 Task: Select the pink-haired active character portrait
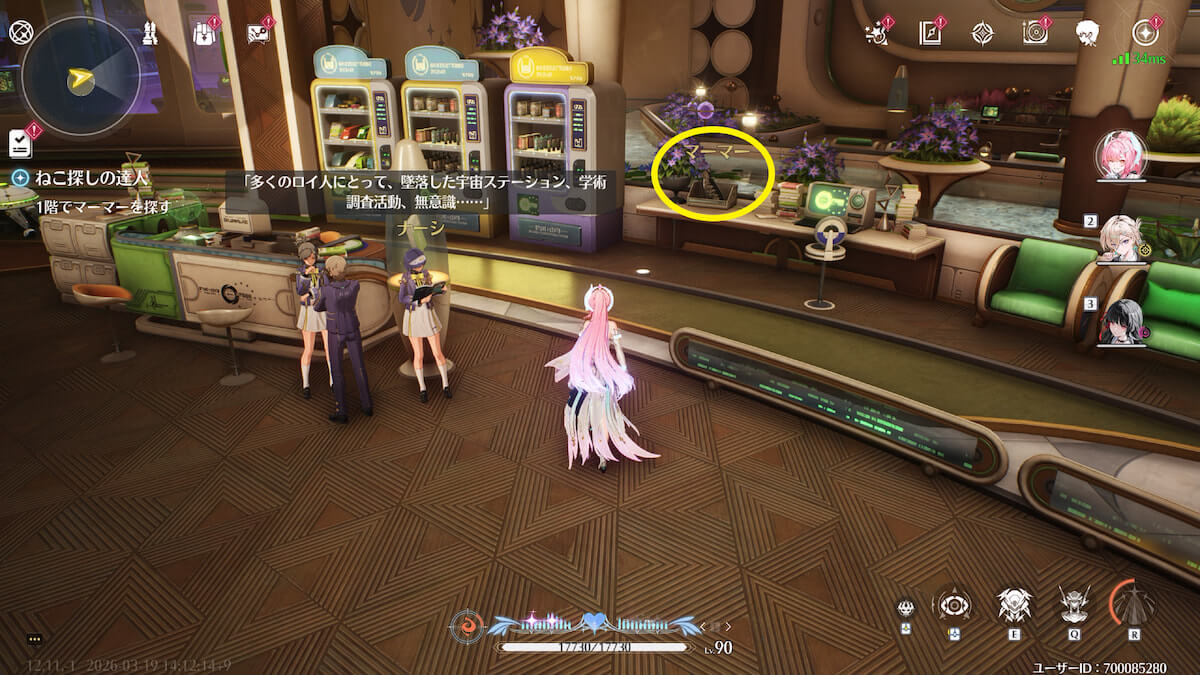1120,157
